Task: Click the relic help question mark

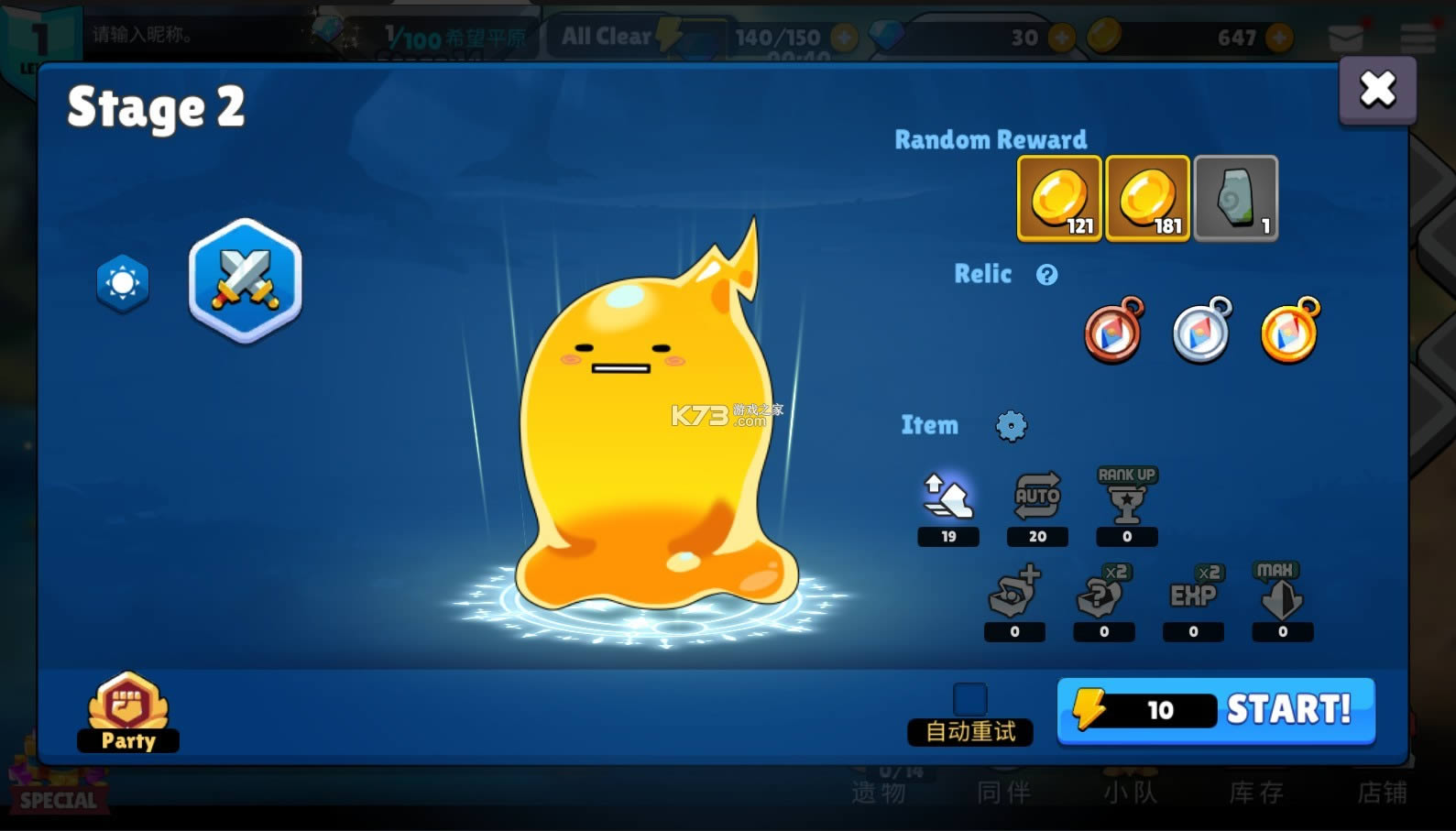Action: [1047, 274]
